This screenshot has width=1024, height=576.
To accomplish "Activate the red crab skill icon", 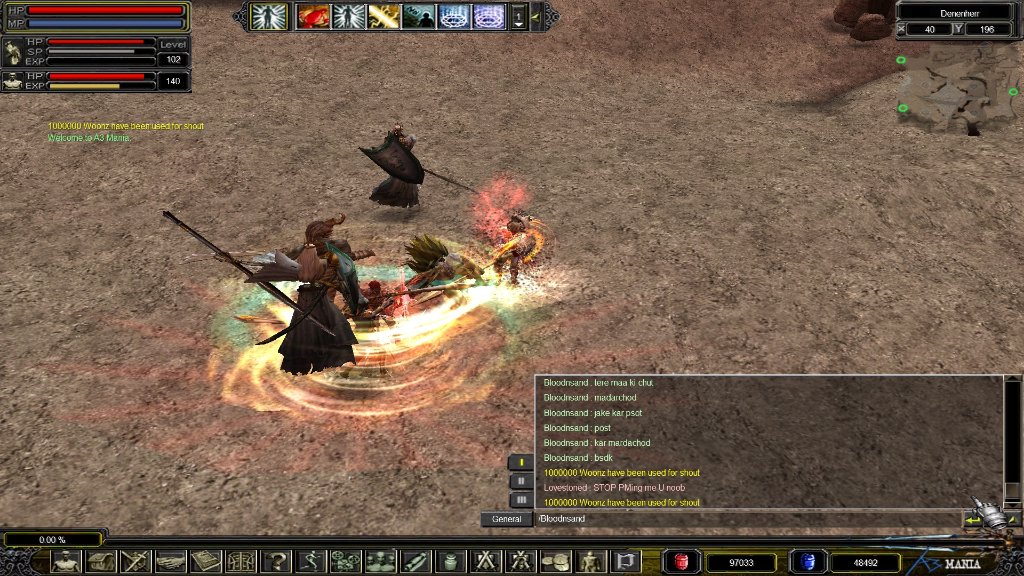I will pos(314,16).
